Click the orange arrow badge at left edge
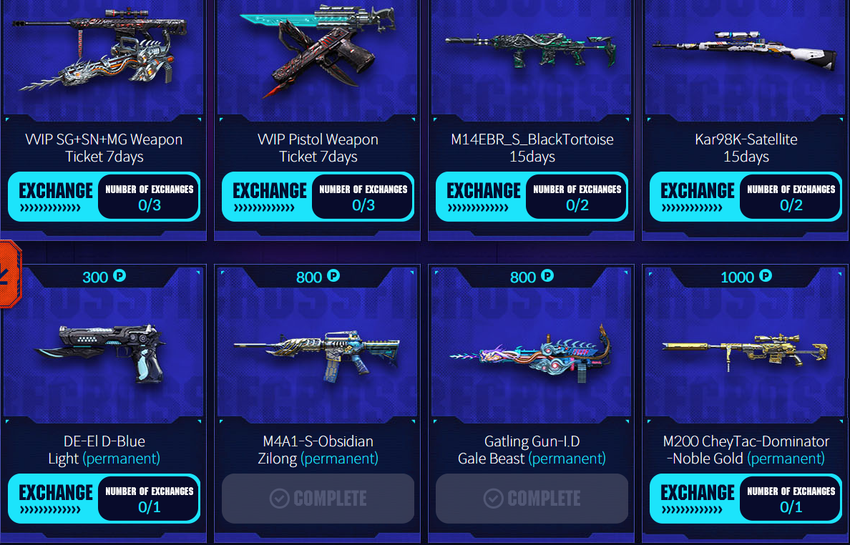 (6, 266)
